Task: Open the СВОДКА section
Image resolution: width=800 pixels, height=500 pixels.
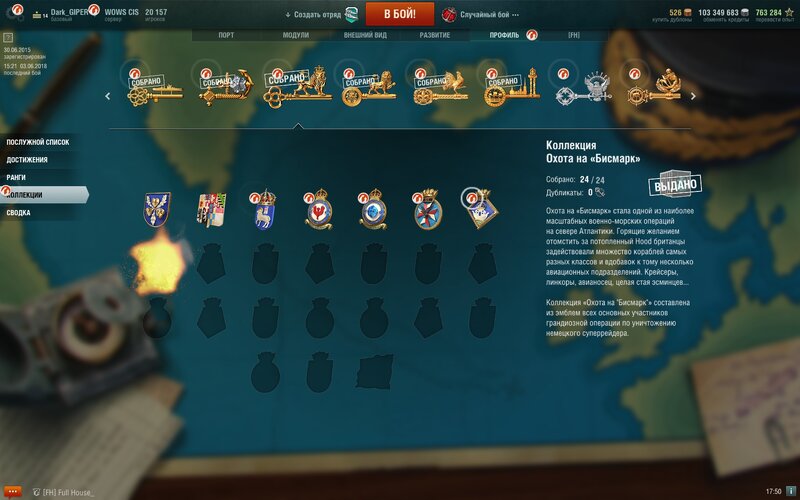Action: click(20, 213)
